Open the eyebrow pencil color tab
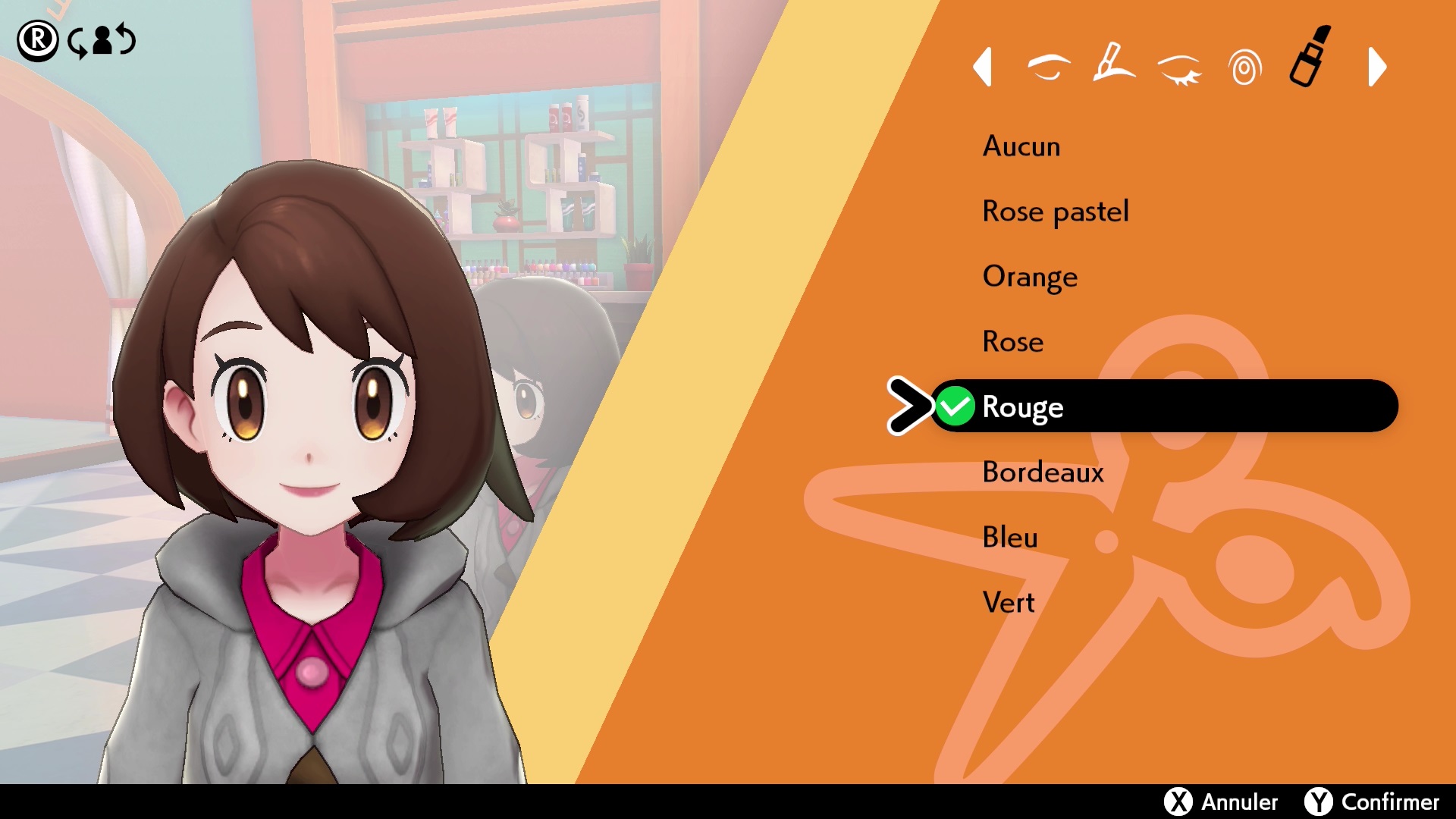1456x819 pixels. pyautogui.click(x=1113, y=64)
